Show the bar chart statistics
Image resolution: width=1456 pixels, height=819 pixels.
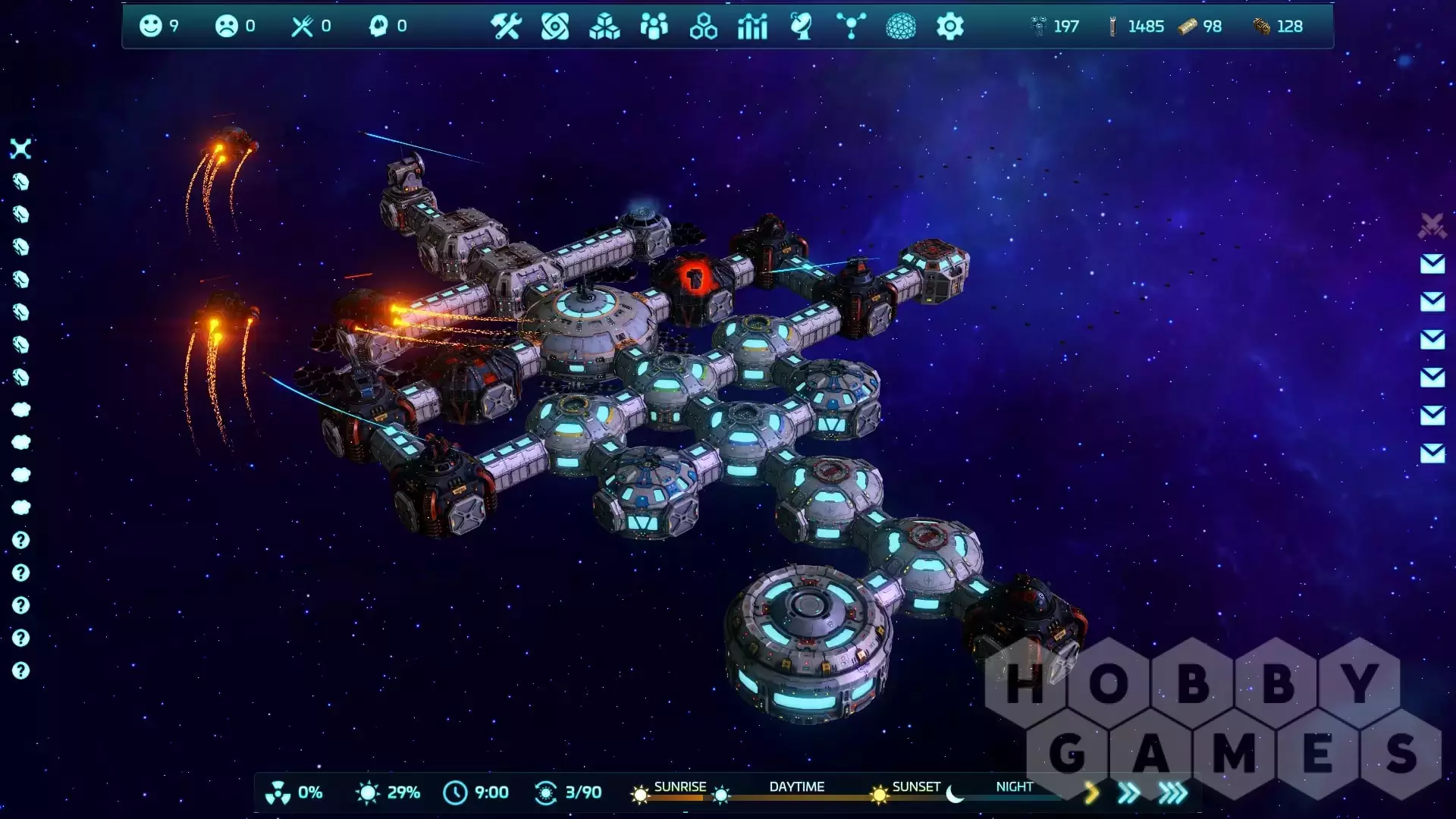tap(752, 27)
